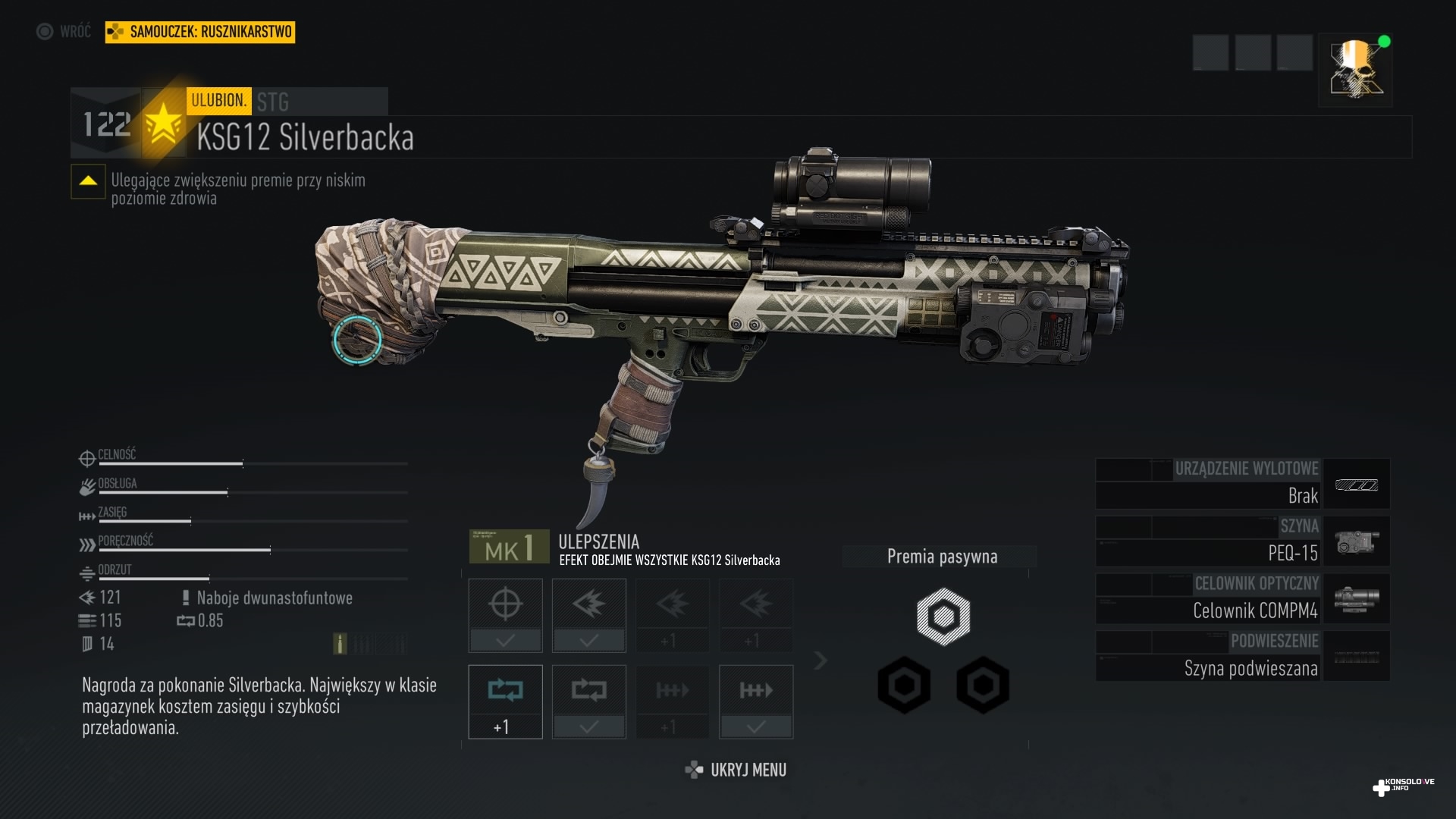This screenshot has height=819, width=1456.
Task: Pick the highlighted reload upgrade marked +1
Action: (505, 701)
